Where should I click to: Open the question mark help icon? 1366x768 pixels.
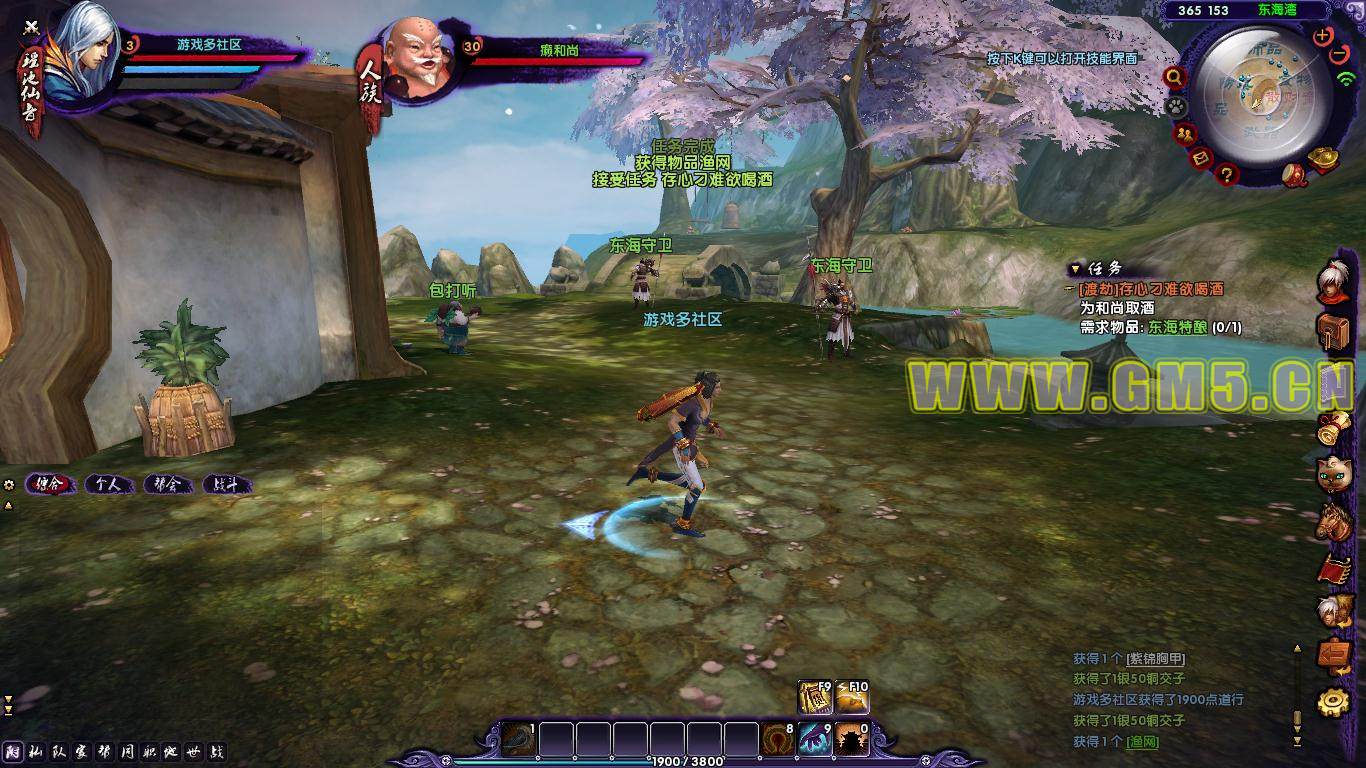click(1228, 175)
